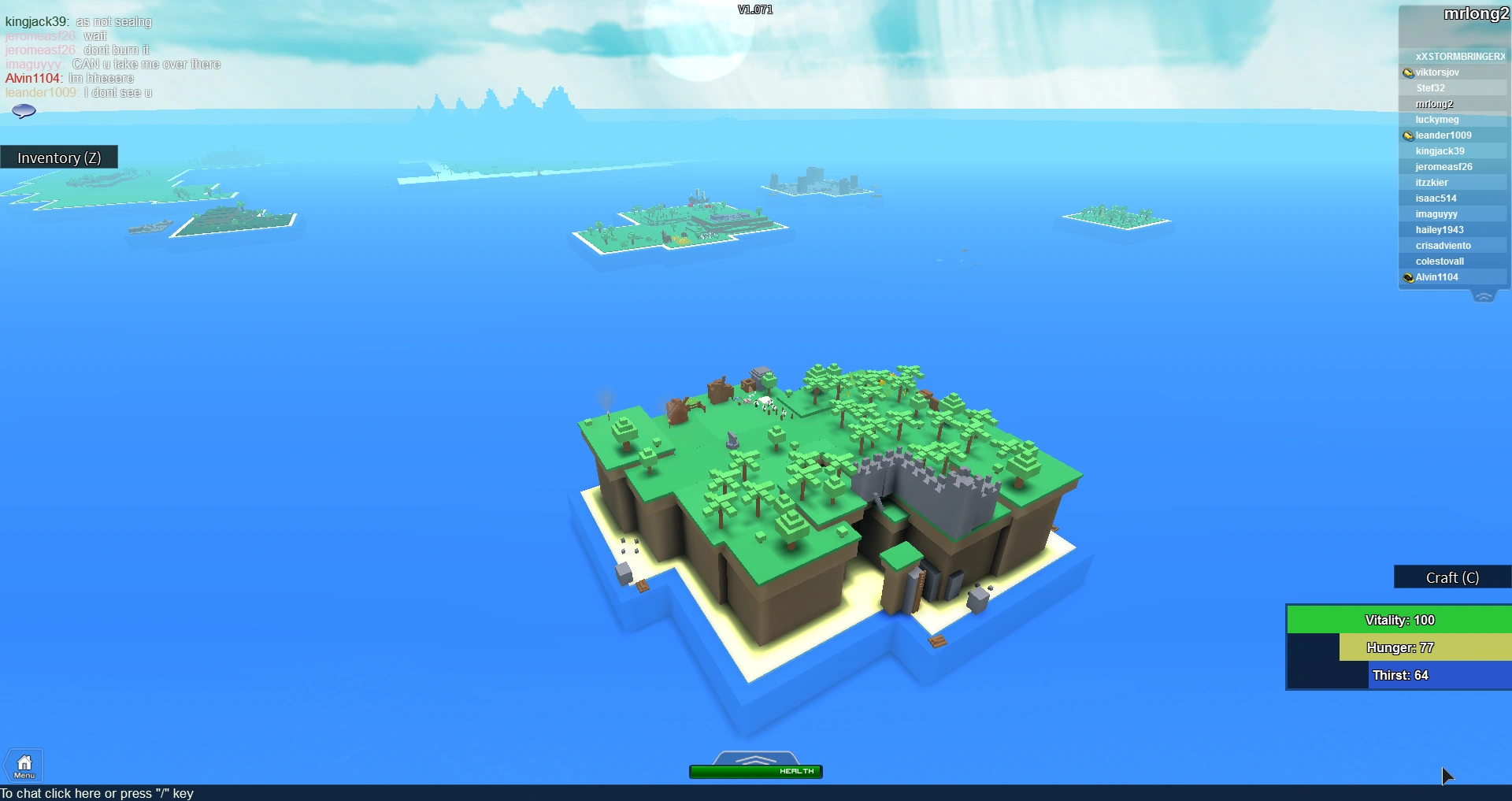Open the Menu using the home icon
1512x801 pixels.
(x=24, y=764)
